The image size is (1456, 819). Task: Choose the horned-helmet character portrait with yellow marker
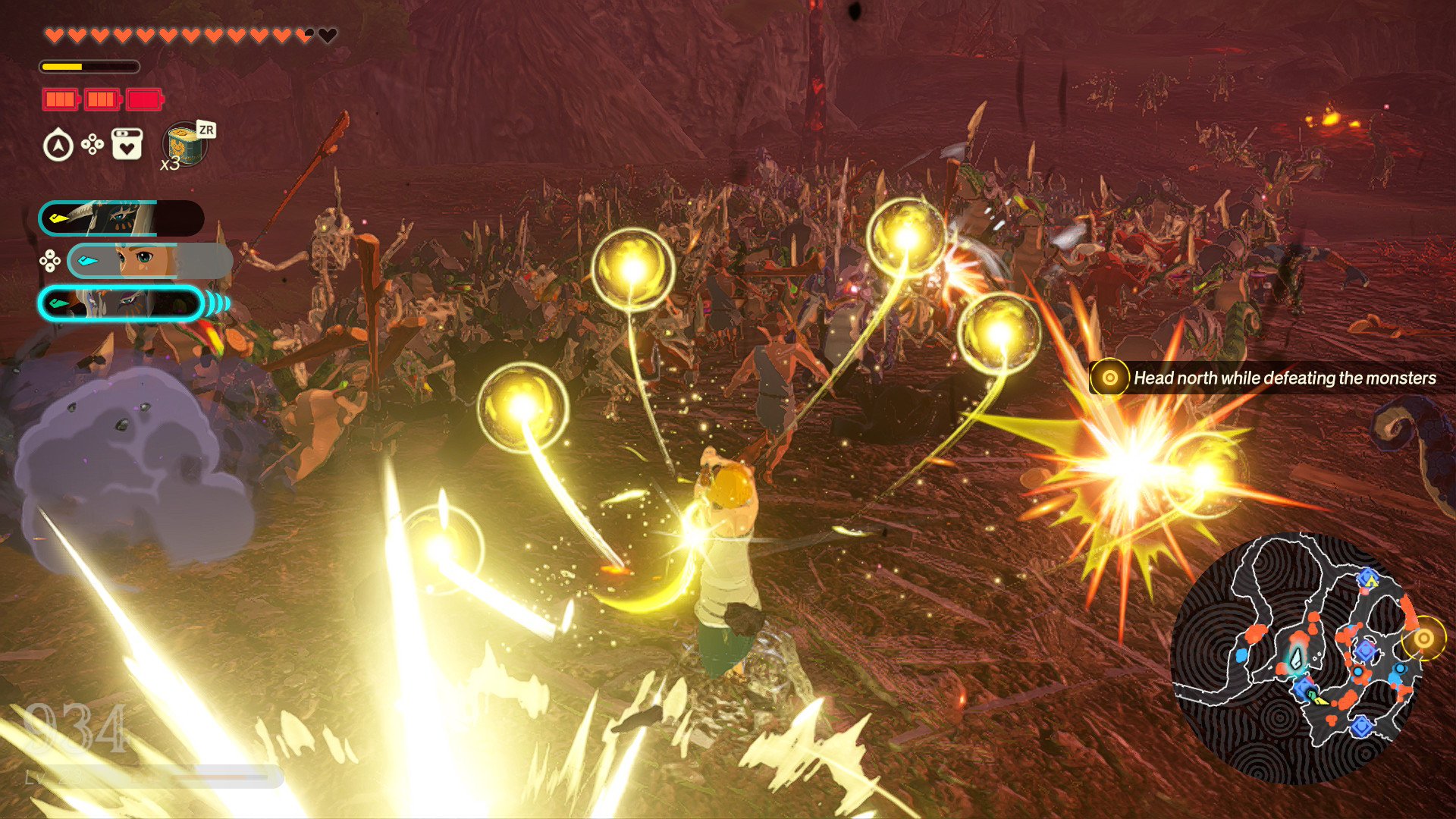point(121,218)
